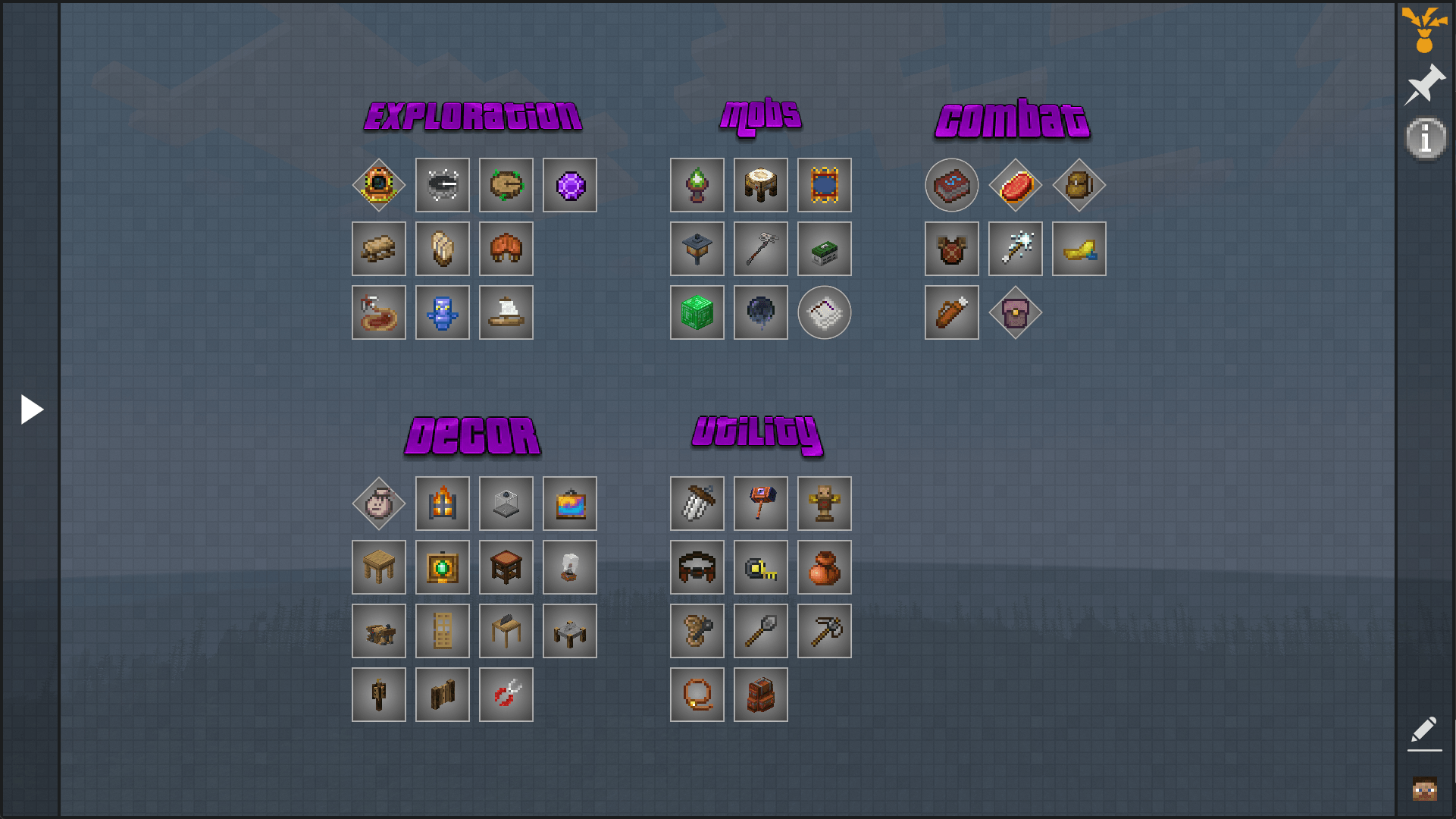Select the sailing ship advancement
The height and width of the screenshot is (819, 1456).
pos(506,312)
